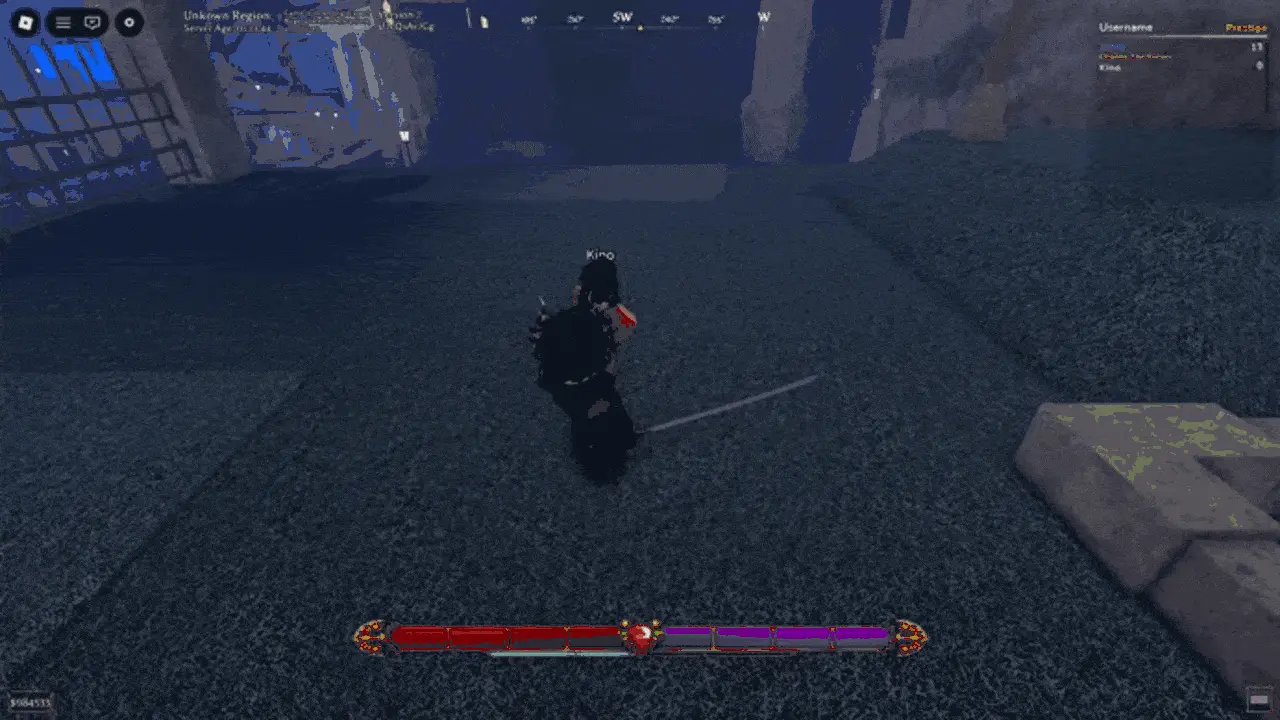Toggle the Prestige column on the leaderboard
Viewport: 1280px width, 720px height.
1248,27
